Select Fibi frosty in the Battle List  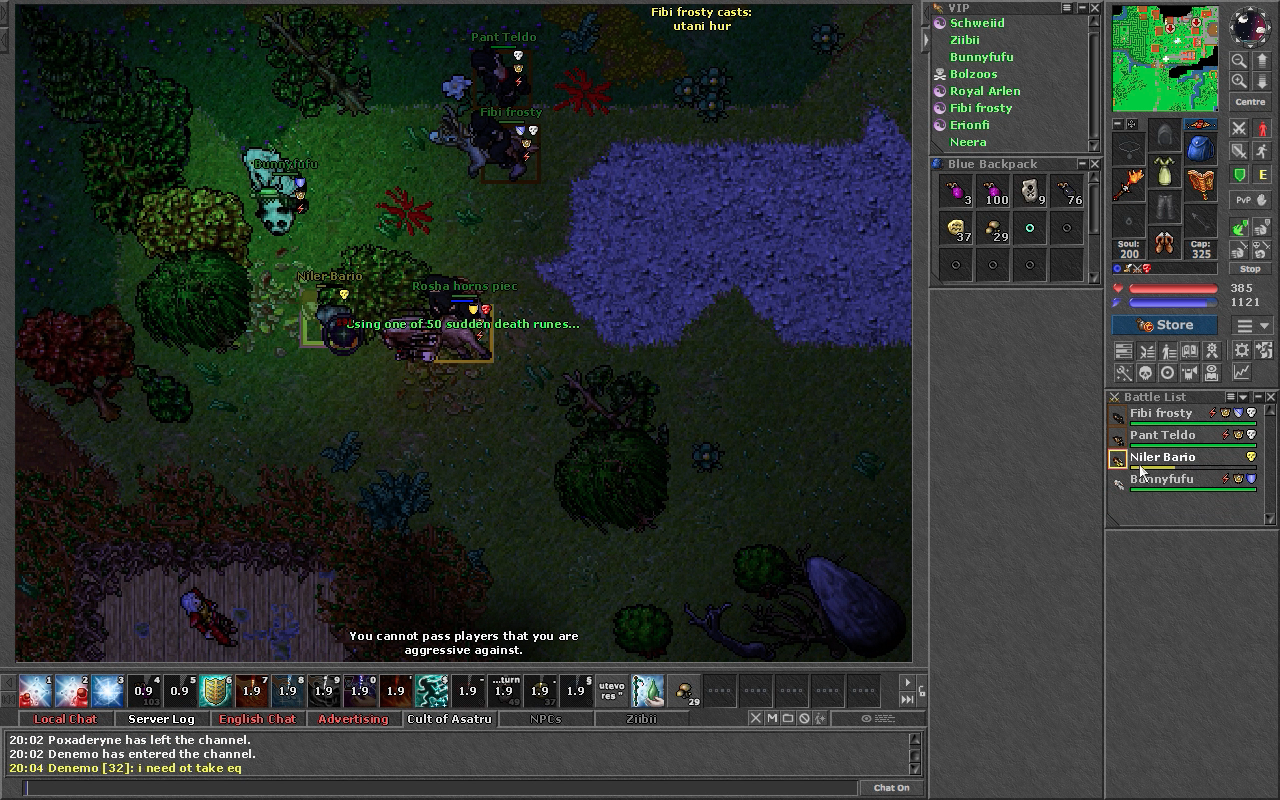[x=1161, y=413]
